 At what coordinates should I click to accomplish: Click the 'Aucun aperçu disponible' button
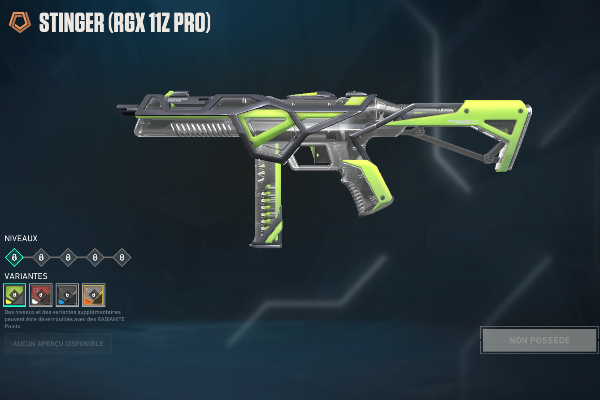(57, 344)
